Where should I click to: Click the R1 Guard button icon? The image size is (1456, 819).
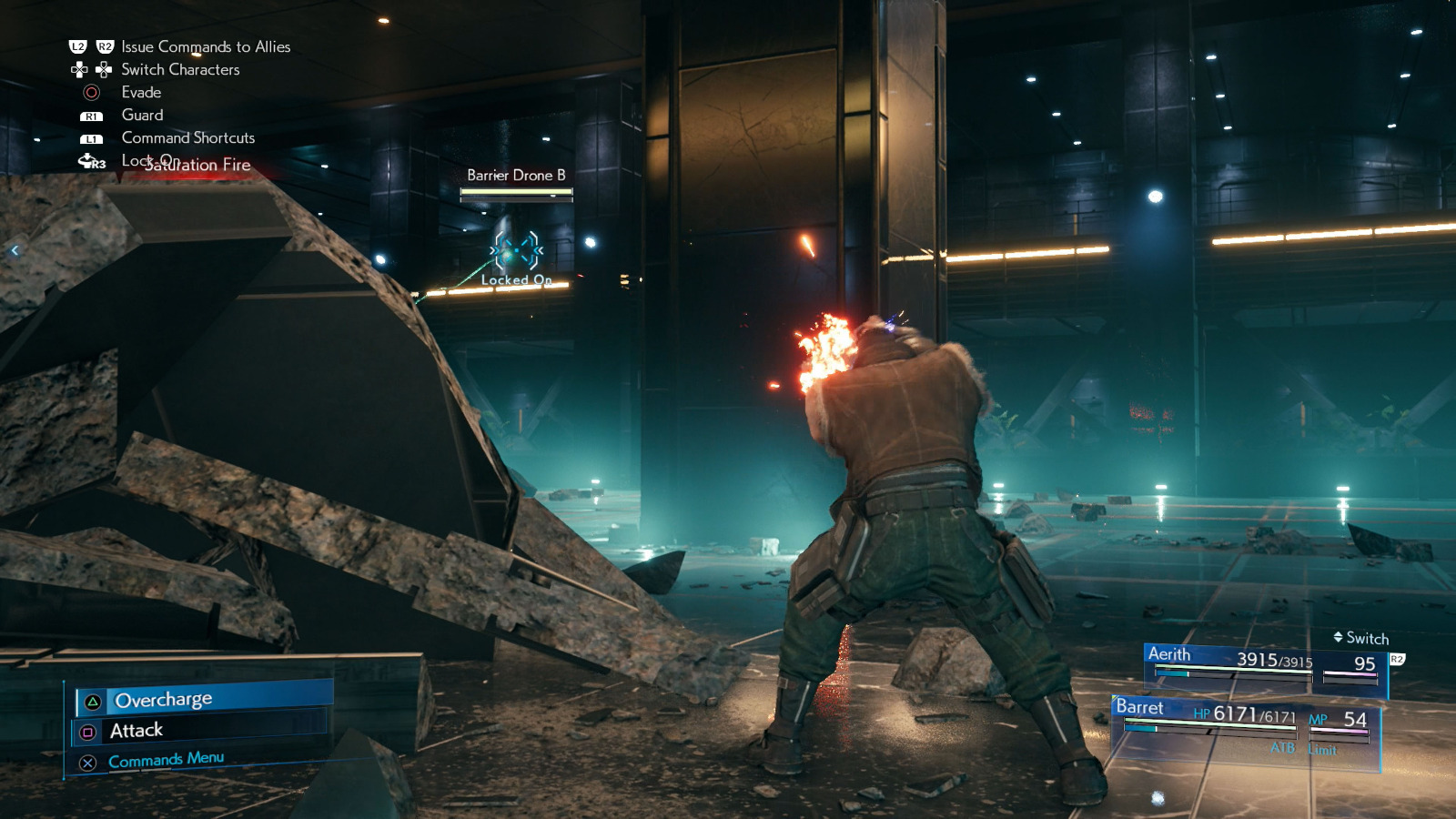point(89,116)
